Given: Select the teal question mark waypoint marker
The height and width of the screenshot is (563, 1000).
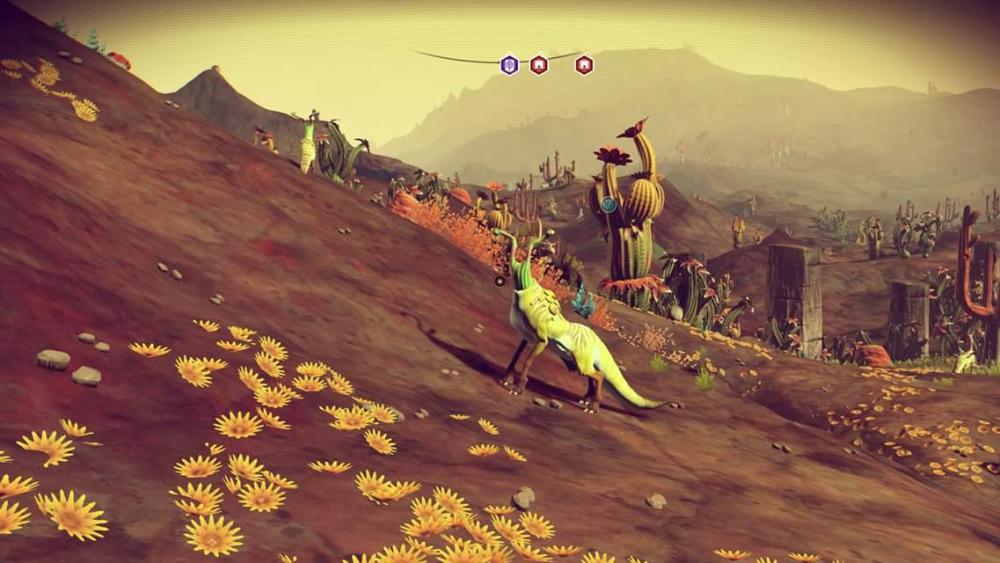Looking at the screenshot, I should [608, 204].
